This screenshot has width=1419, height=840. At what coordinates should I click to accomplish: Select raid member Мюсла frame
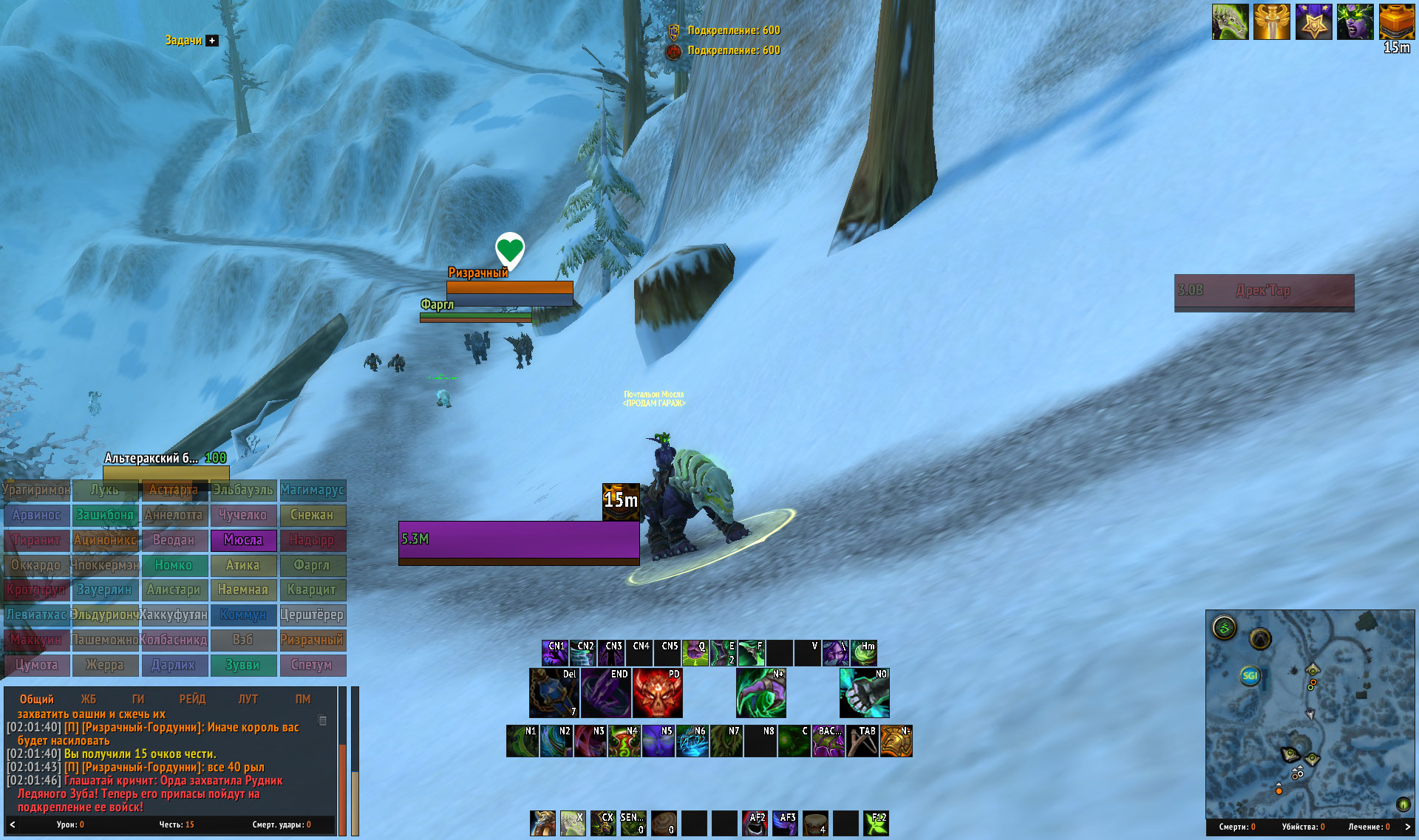click(x=243, y=540)
